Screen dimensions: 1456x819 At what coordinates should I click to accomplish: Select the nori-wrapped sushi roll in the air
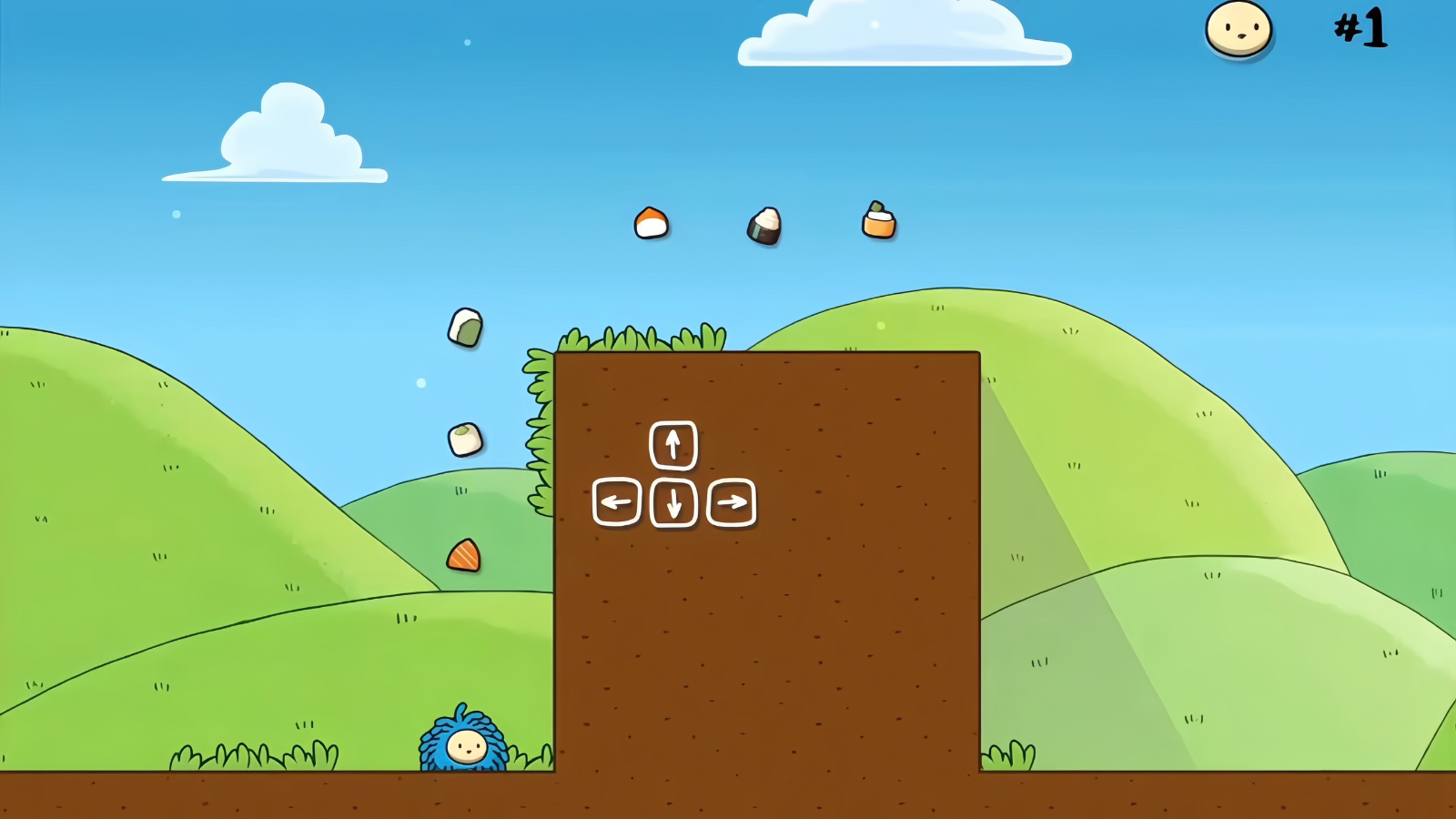click(763, 227)
